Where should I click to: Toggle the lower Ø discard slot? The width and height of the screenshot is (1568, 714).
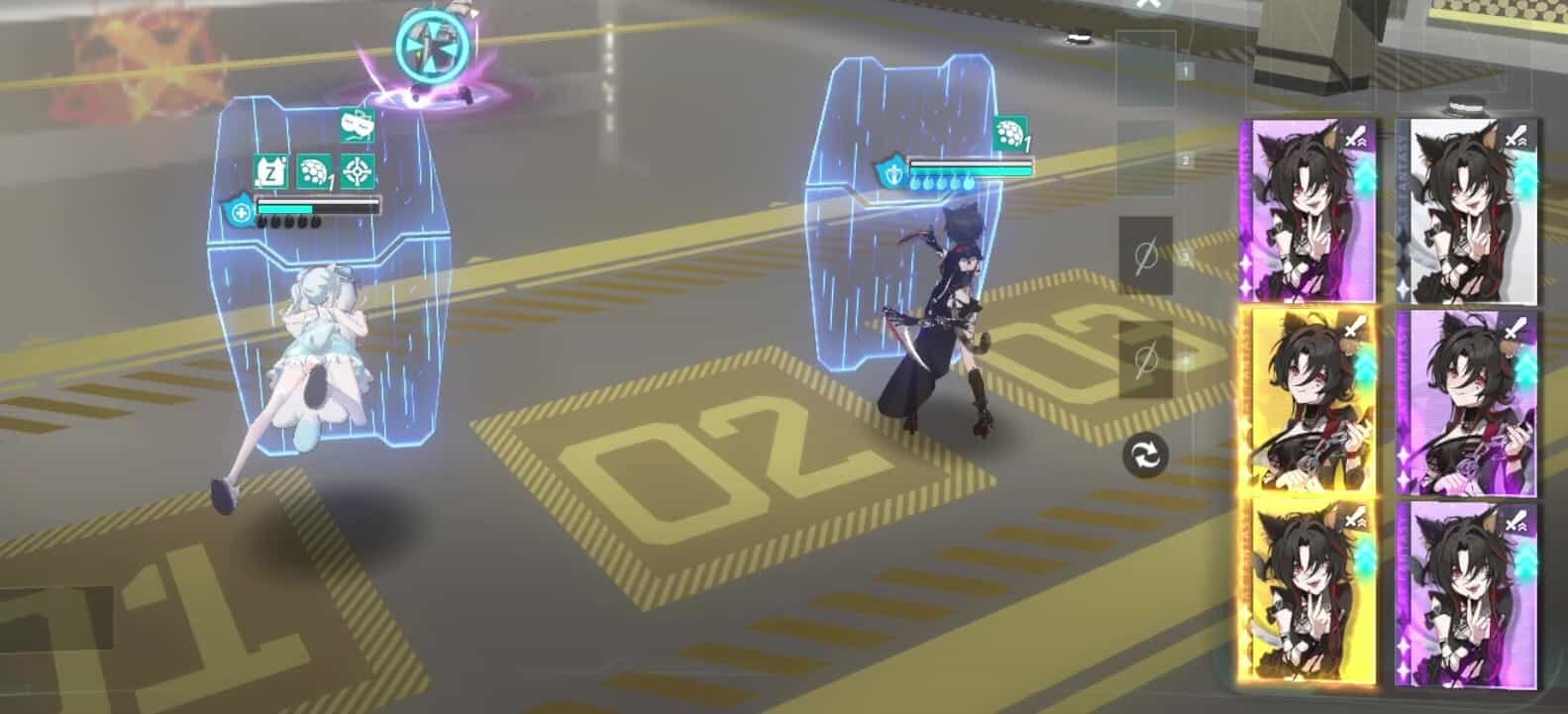1146,359
